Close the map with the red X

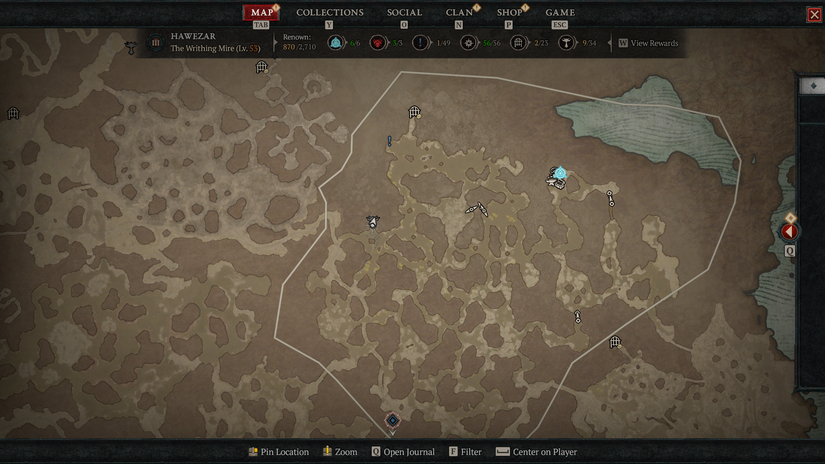[x=814, y=14]
